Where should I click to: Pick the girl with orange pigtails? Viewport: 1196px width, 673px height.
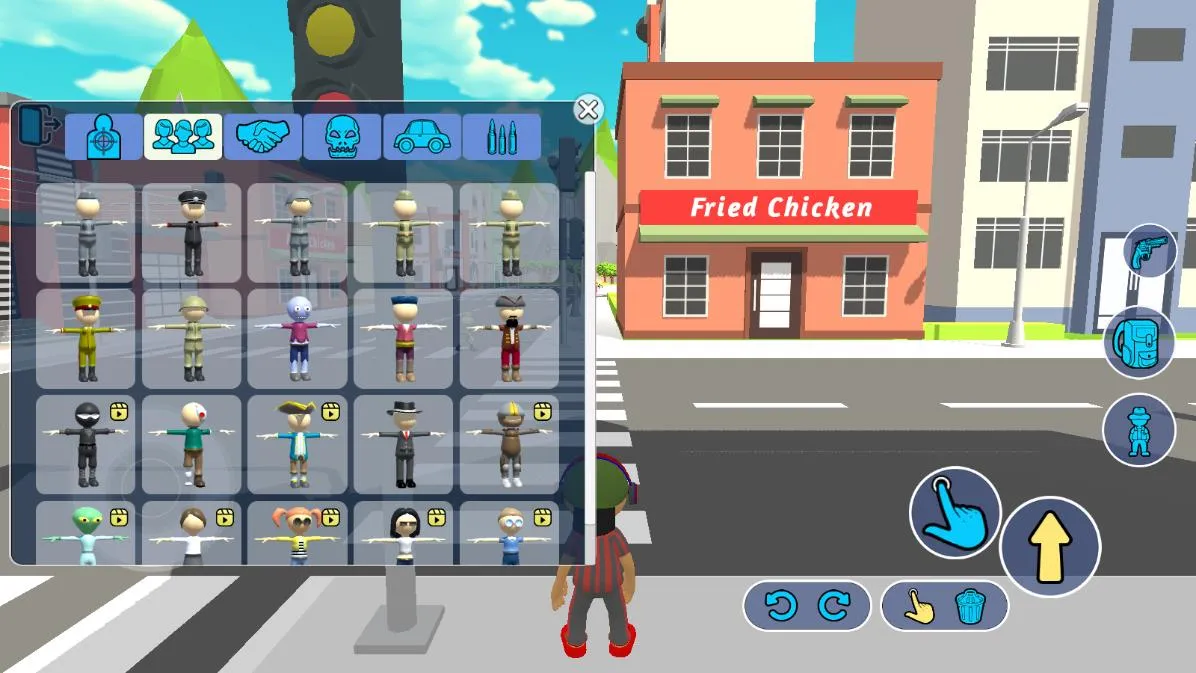pos(298,535)
